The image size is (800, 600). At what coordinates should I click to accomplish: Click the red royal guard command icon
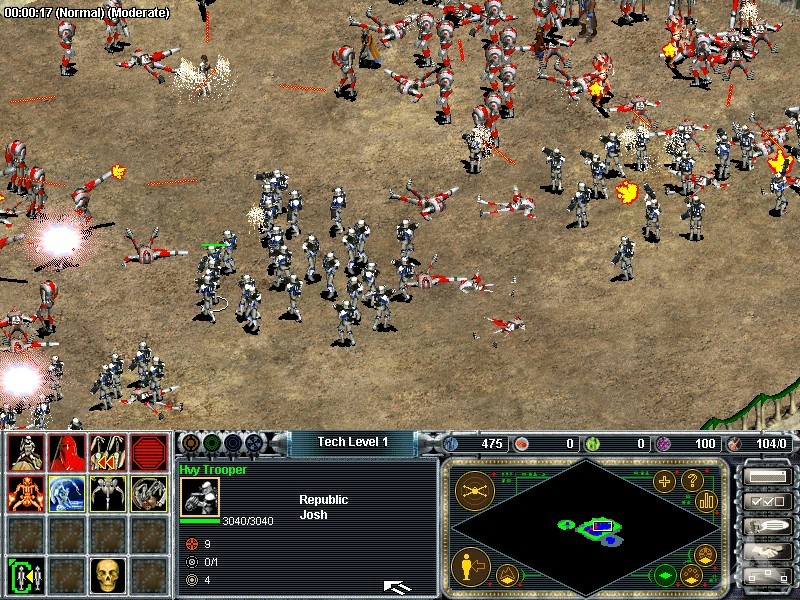[x=65, y=454]
